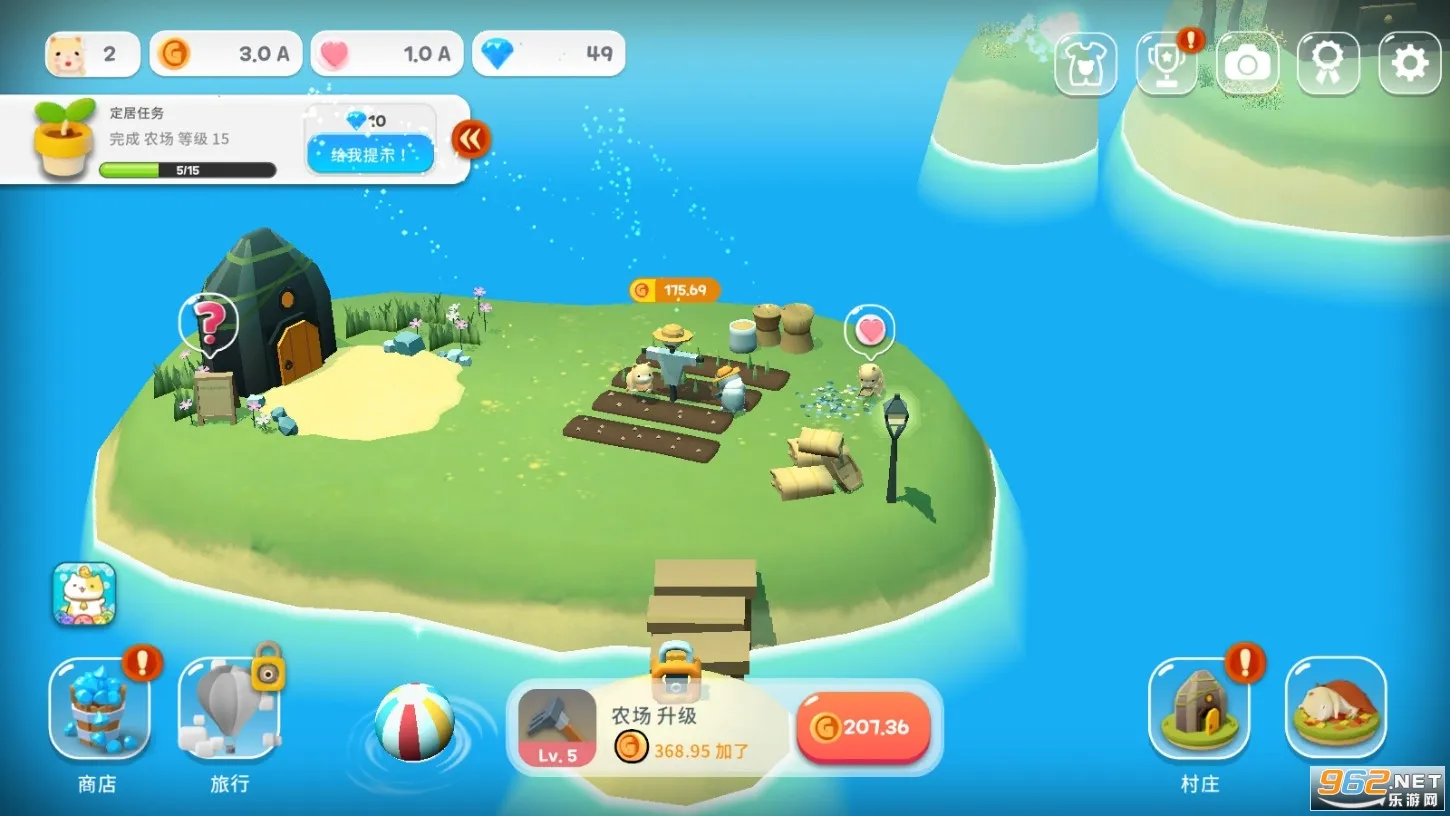Tap the striped beach ball
This screenshot has height=816, width=1450.
point(414,722)
